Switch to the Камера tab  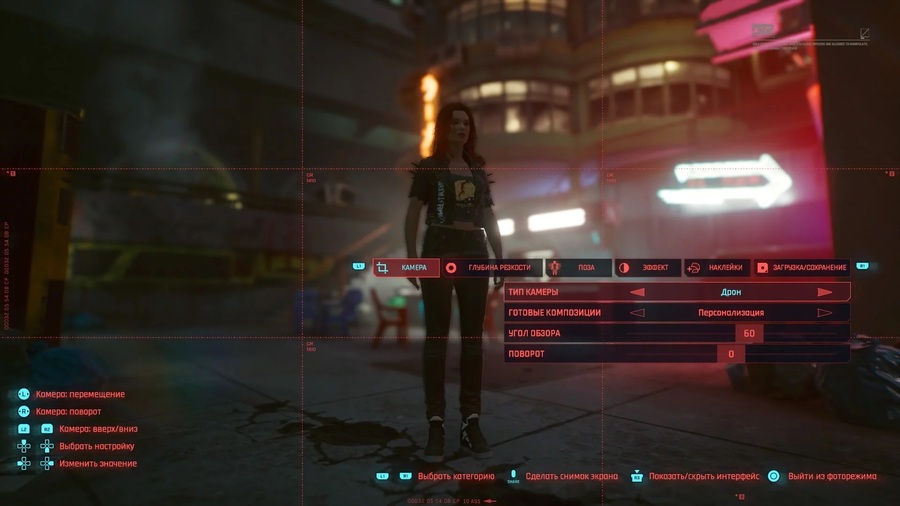(x=406, y=268)
